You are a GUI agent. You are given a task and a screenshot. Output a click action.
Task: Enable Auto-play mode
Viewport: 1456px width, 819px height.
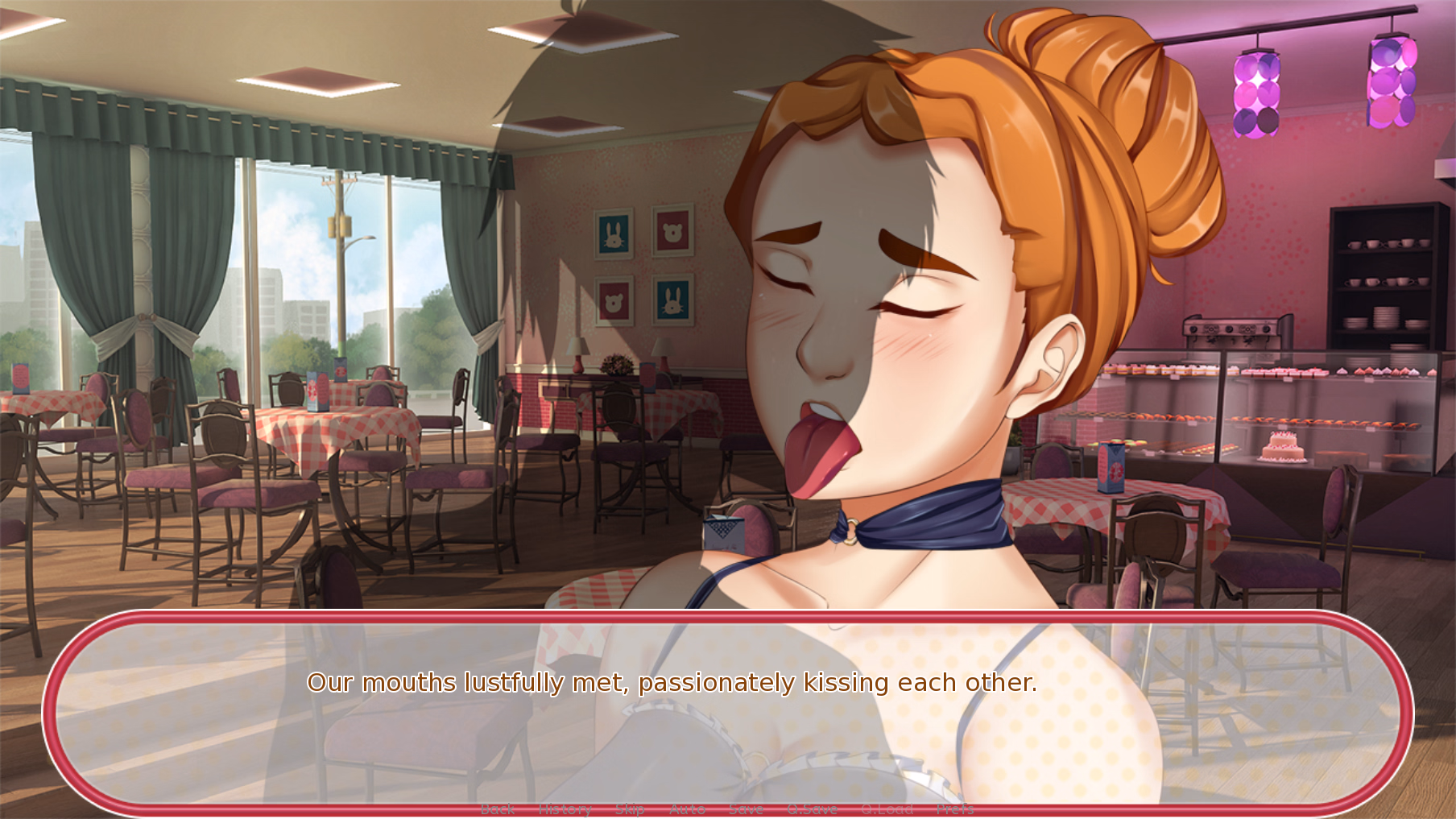coord(687,809)
